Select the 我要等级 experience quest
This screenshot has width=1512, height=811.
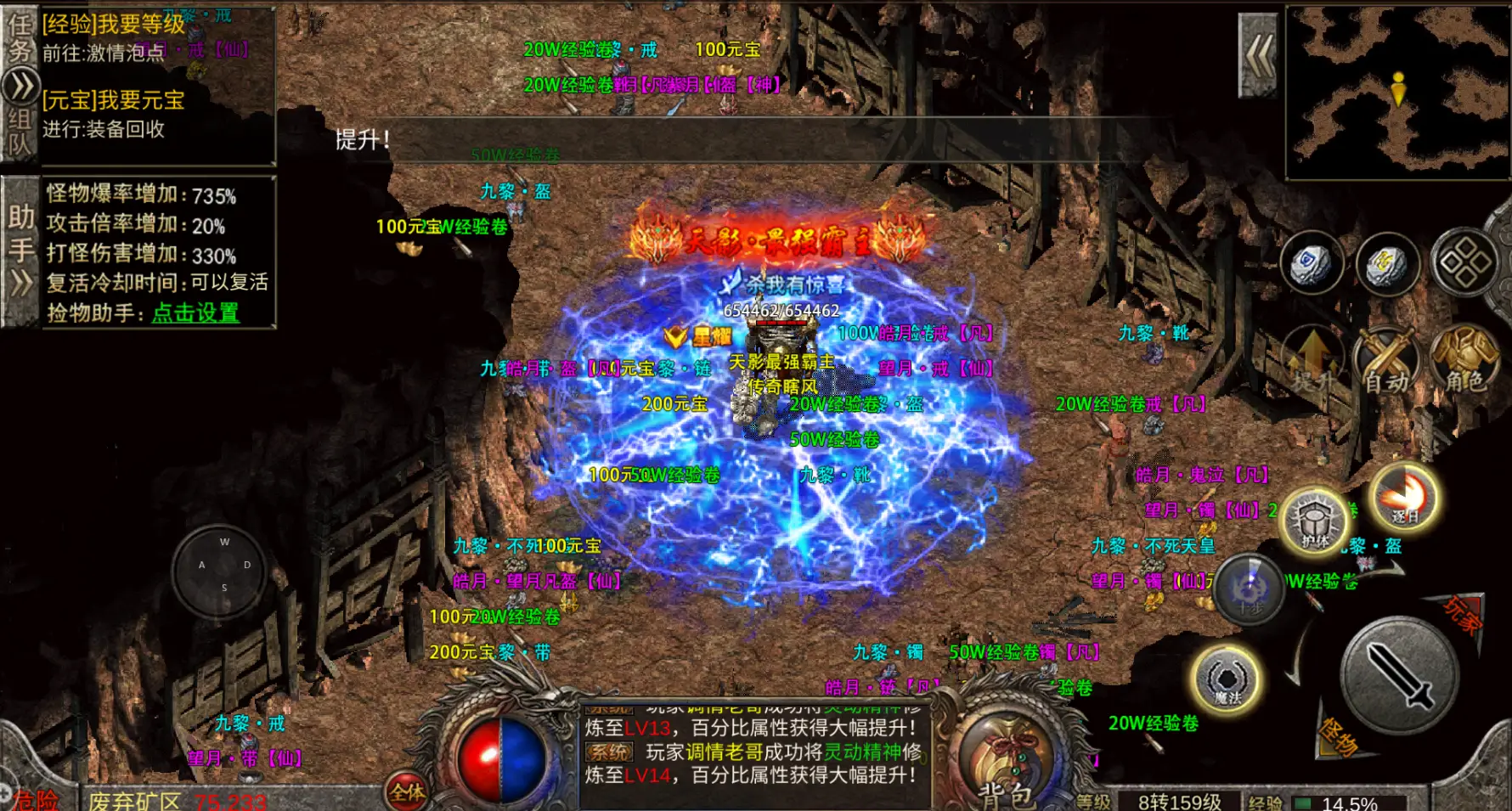(x=114, y=25)
